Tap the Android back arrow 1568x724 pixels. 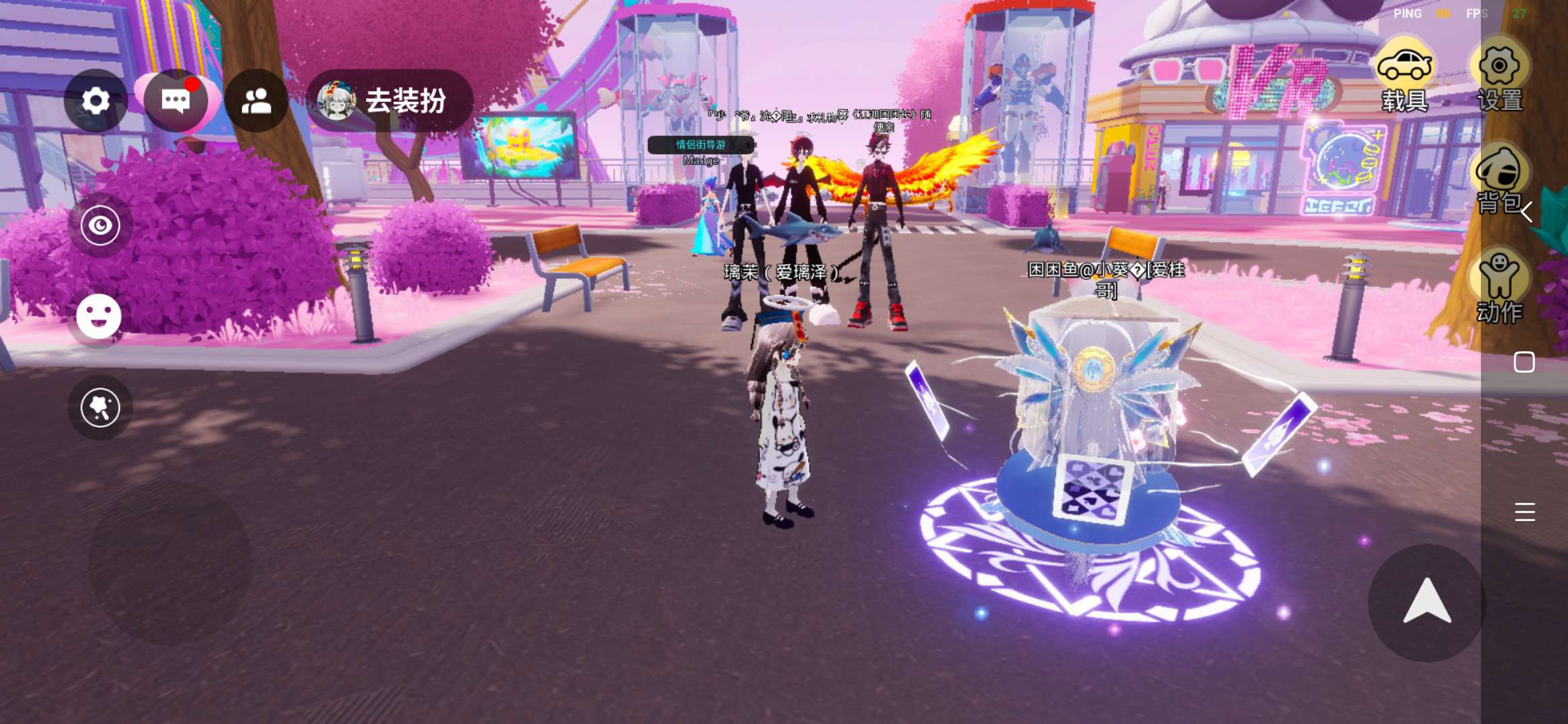1526,213
